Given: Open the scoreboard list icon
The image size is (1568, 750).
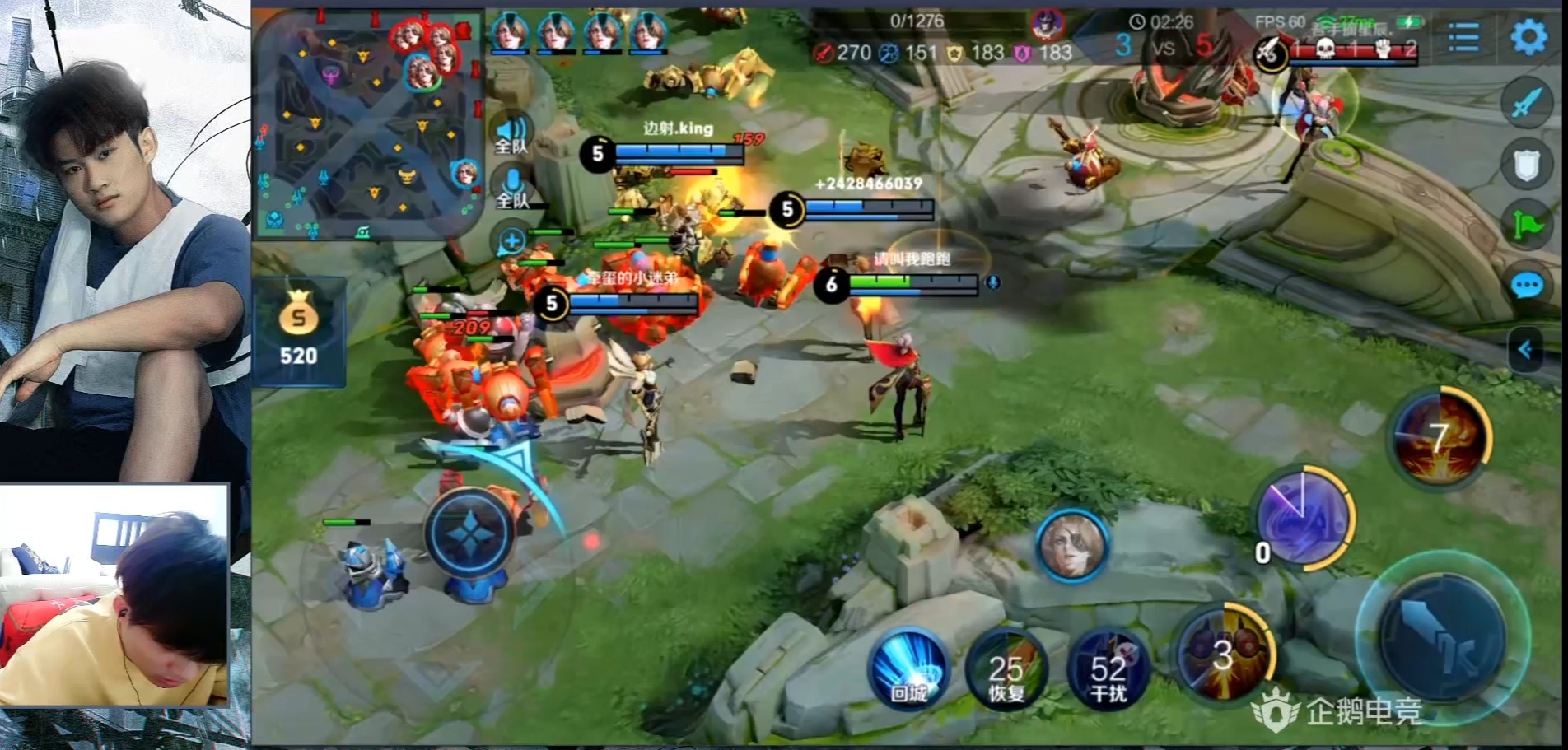Looking at the screenshot, I should pyautogui.click(x=1463, y=37).
